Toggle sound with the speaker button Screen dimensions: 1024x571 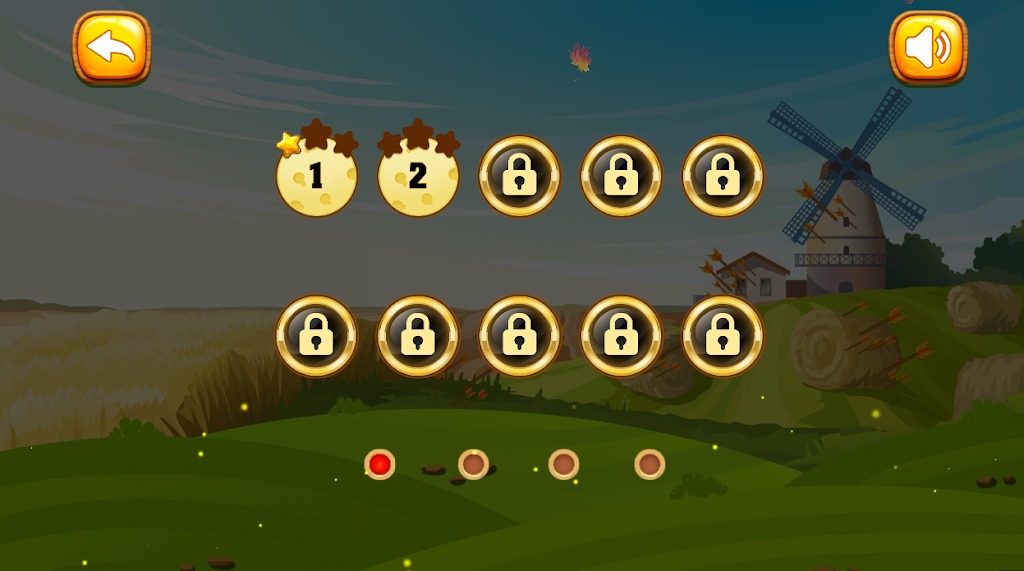(928, 47)
